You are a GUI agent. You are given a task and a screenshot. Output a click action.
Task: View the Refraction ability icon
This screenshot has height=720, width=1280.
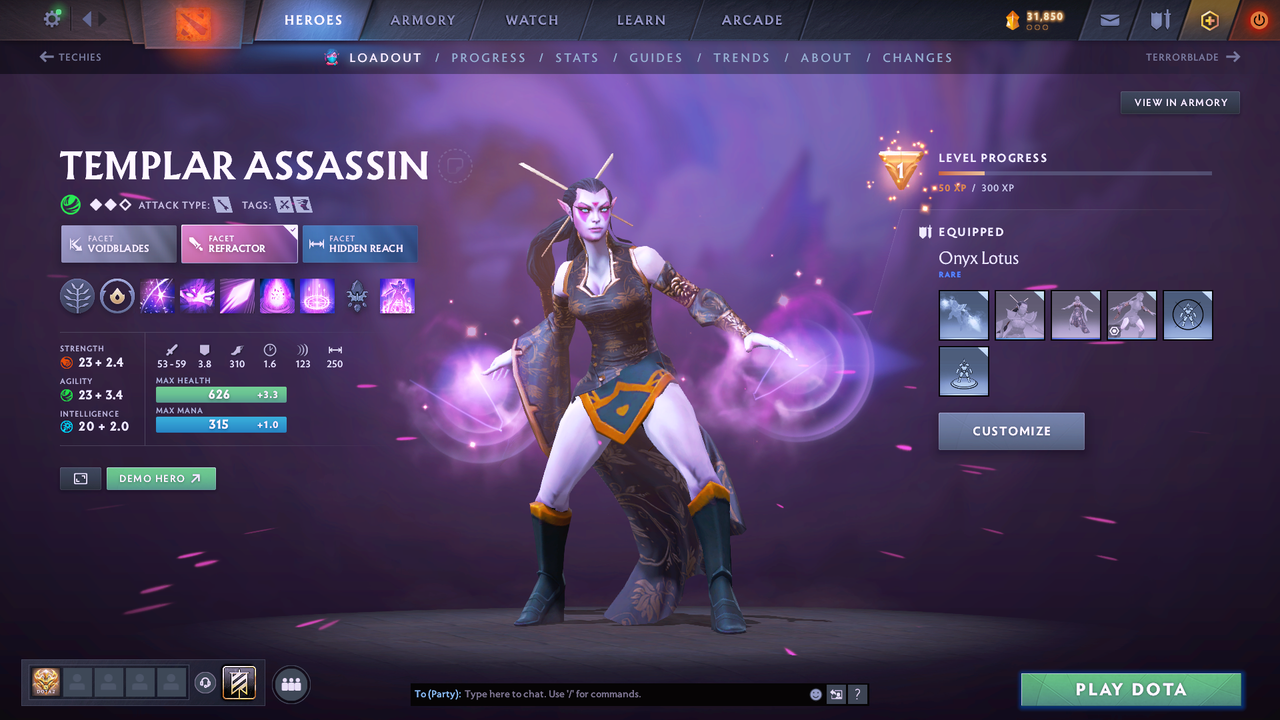tap(157, 296)
